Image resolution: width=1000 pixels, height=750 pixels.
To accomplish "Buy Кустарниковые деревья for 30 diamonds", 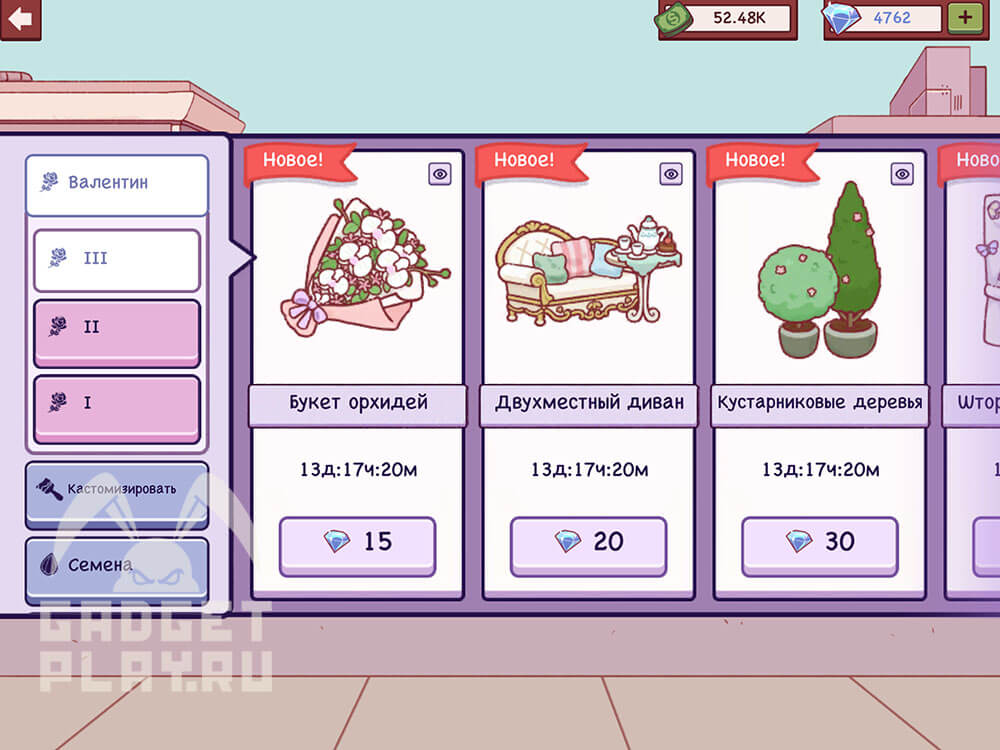I will (819, 543).
